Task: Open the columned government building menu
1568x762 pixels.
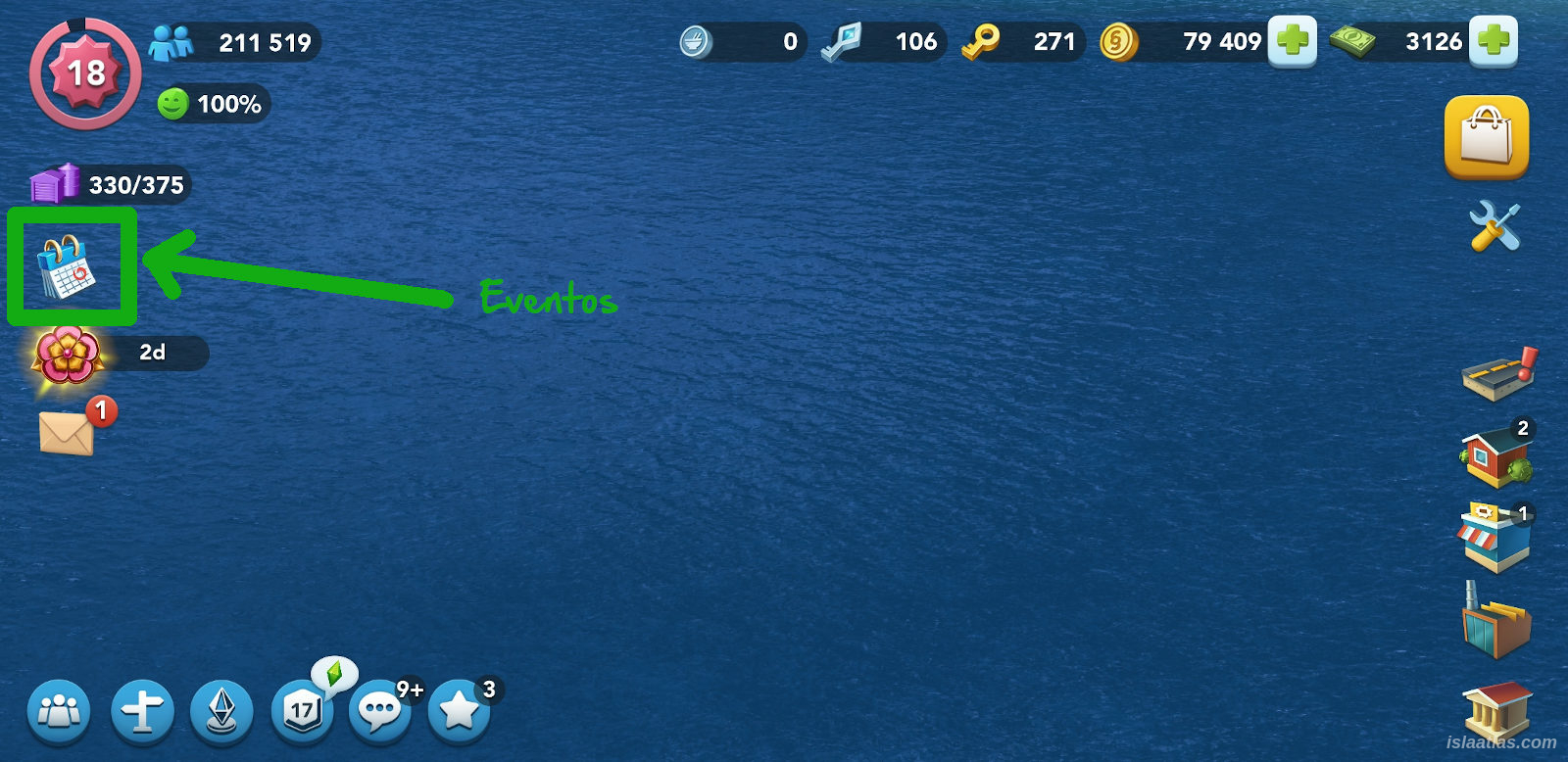Action: (1495, 709)
